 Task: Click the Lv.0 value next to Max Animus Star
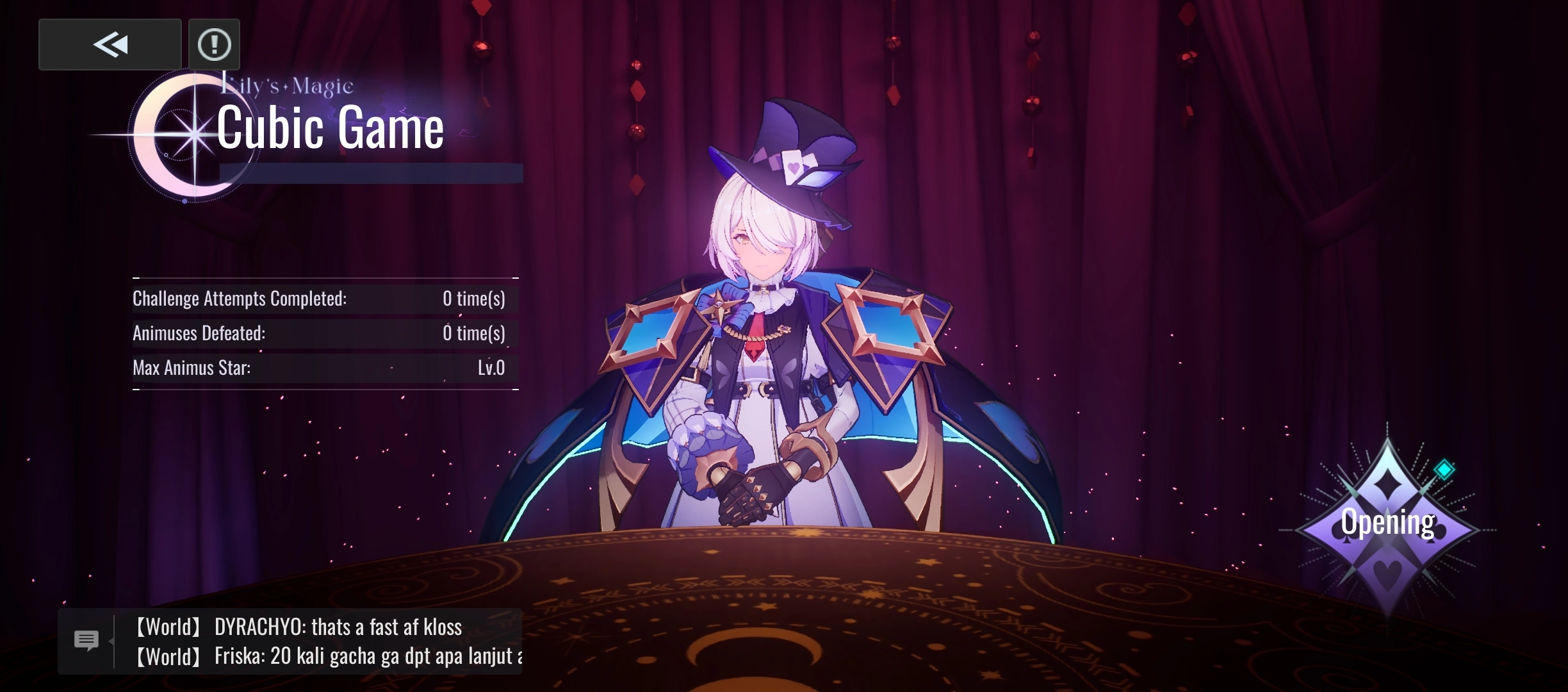tap(491, 367)
